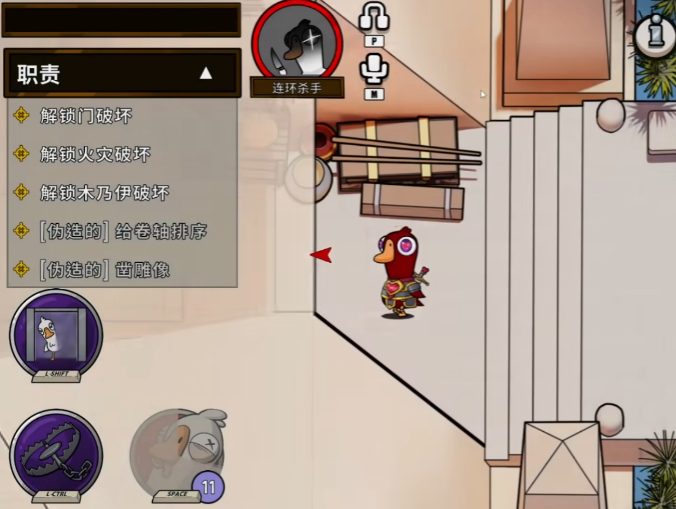676x509 pixels.
Task: Open the 连环杀手 role portrait
Action: (x=296, y=42)
